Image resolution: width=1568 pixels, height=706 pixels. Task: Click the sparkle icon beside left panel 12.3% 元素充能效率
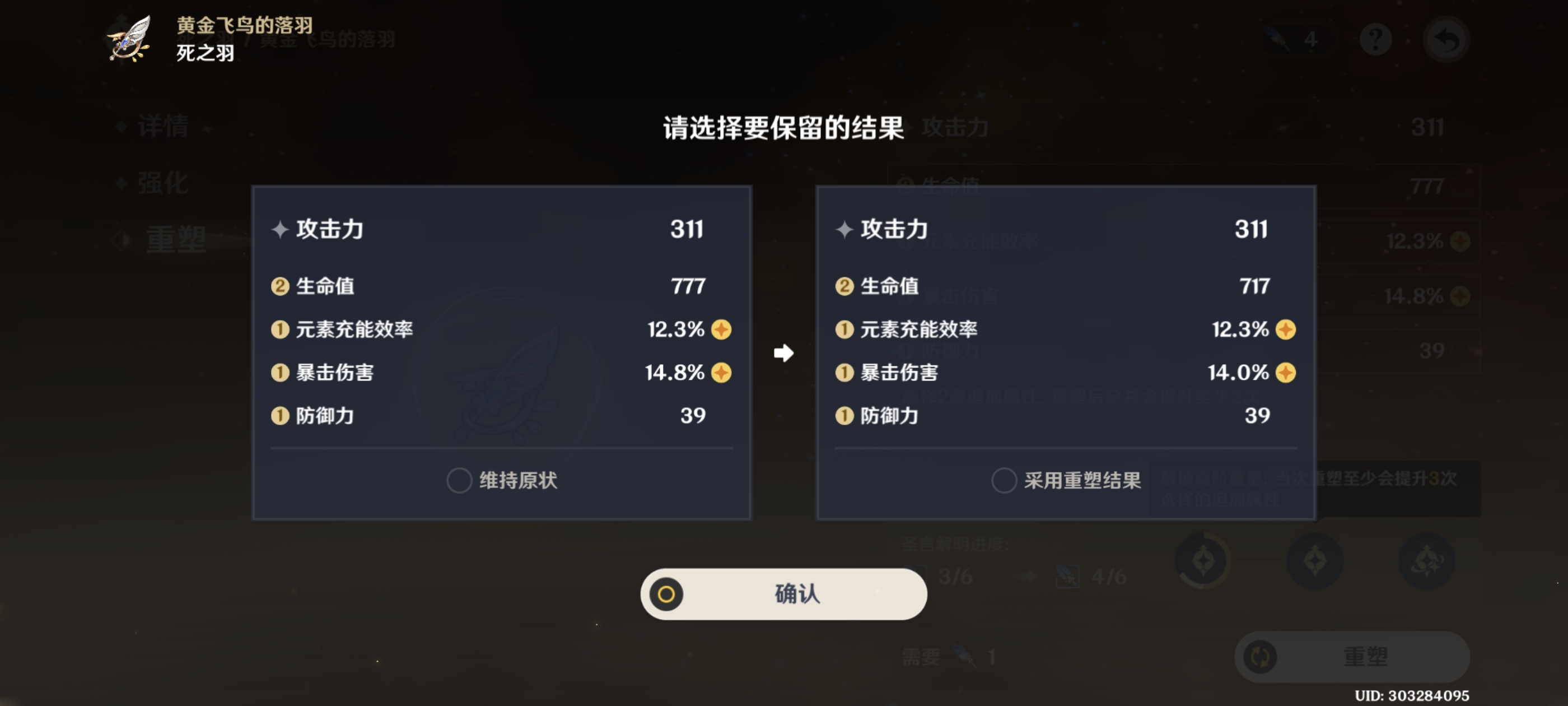pyautogui.click(x=720, y=329)
